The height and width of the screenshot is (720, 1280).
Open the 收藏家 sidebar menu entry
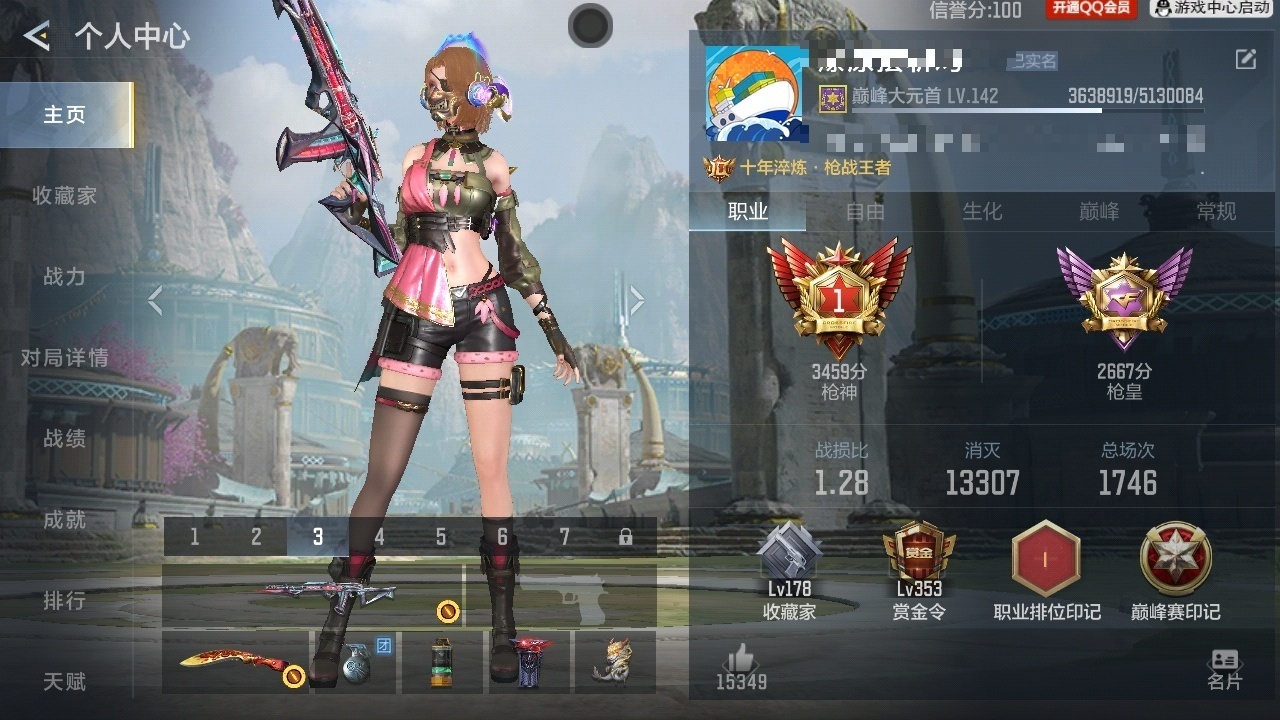tap(65, 196)
